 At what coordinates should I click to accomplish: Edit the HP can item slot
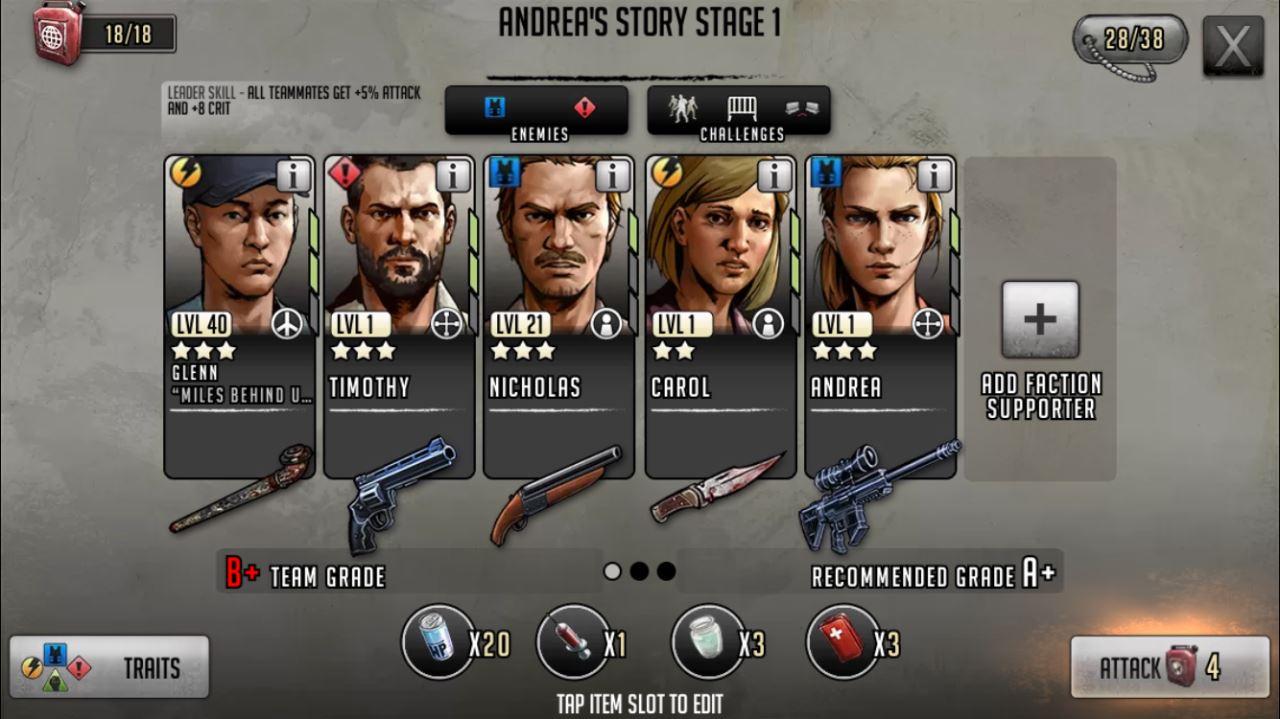click(438, 641)
